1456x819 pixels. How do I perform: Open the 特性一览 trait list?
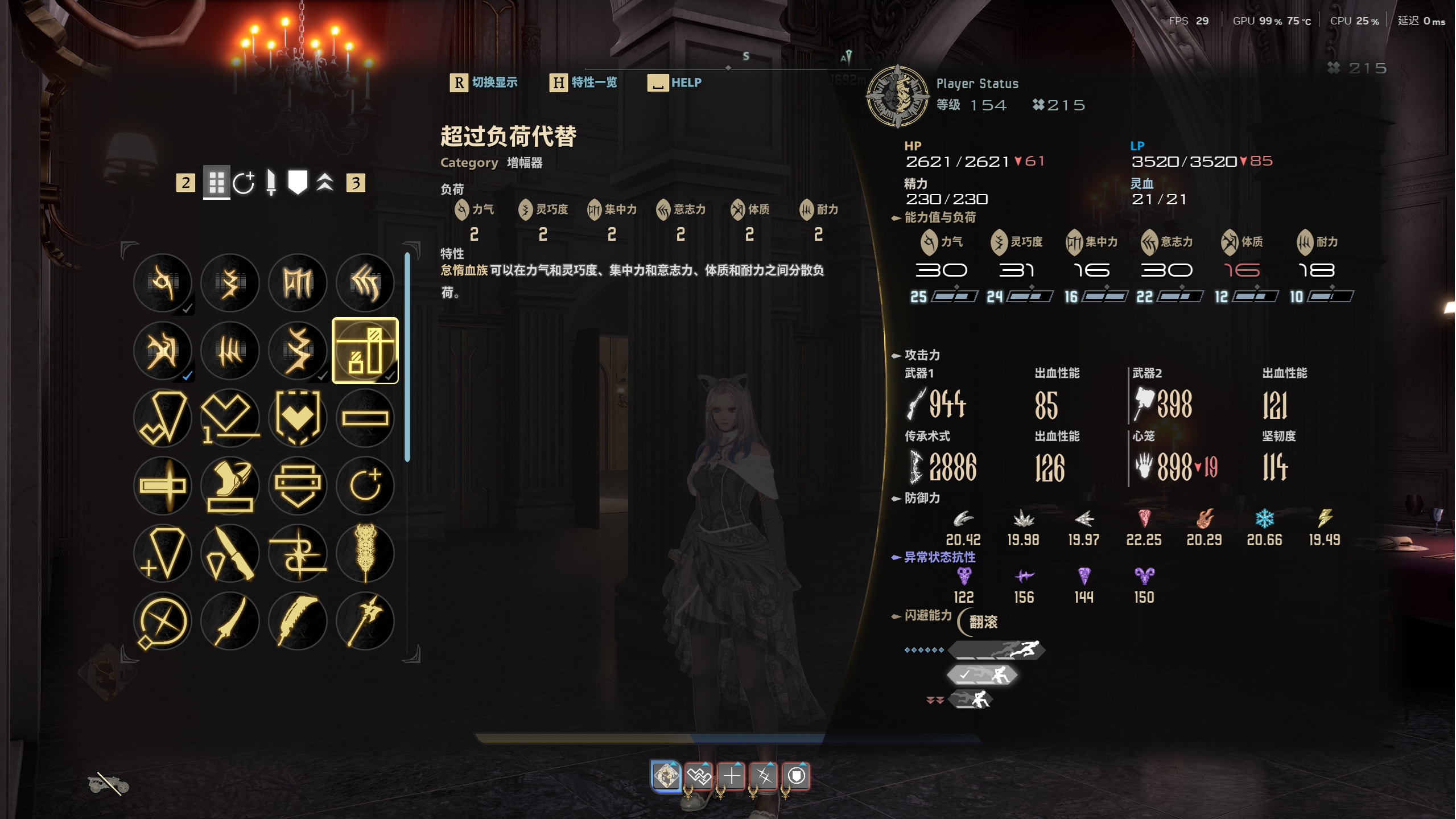coord(593,83)
